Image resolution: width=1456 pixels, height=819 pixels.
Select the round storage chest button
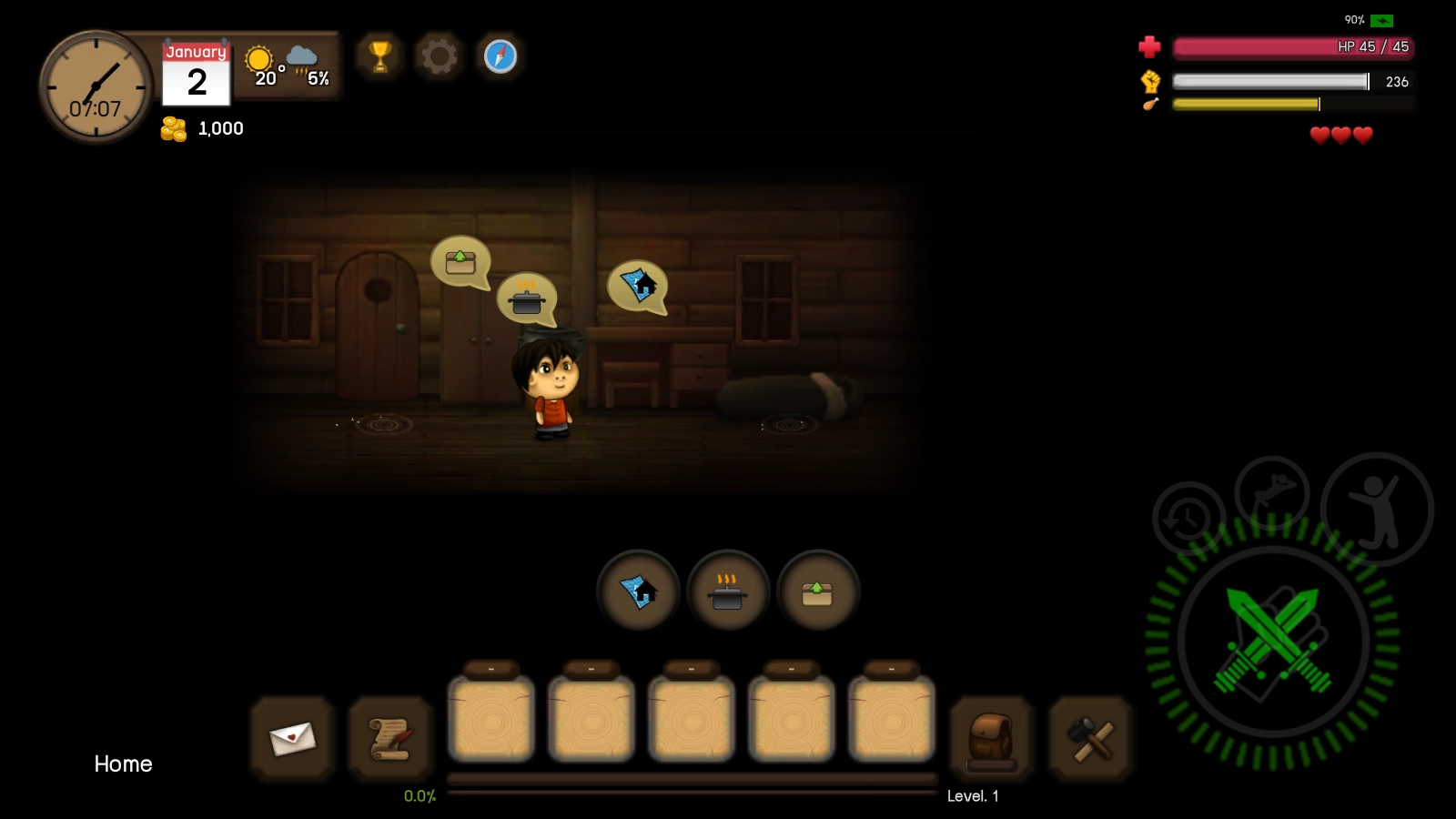(x=817, y=591)
